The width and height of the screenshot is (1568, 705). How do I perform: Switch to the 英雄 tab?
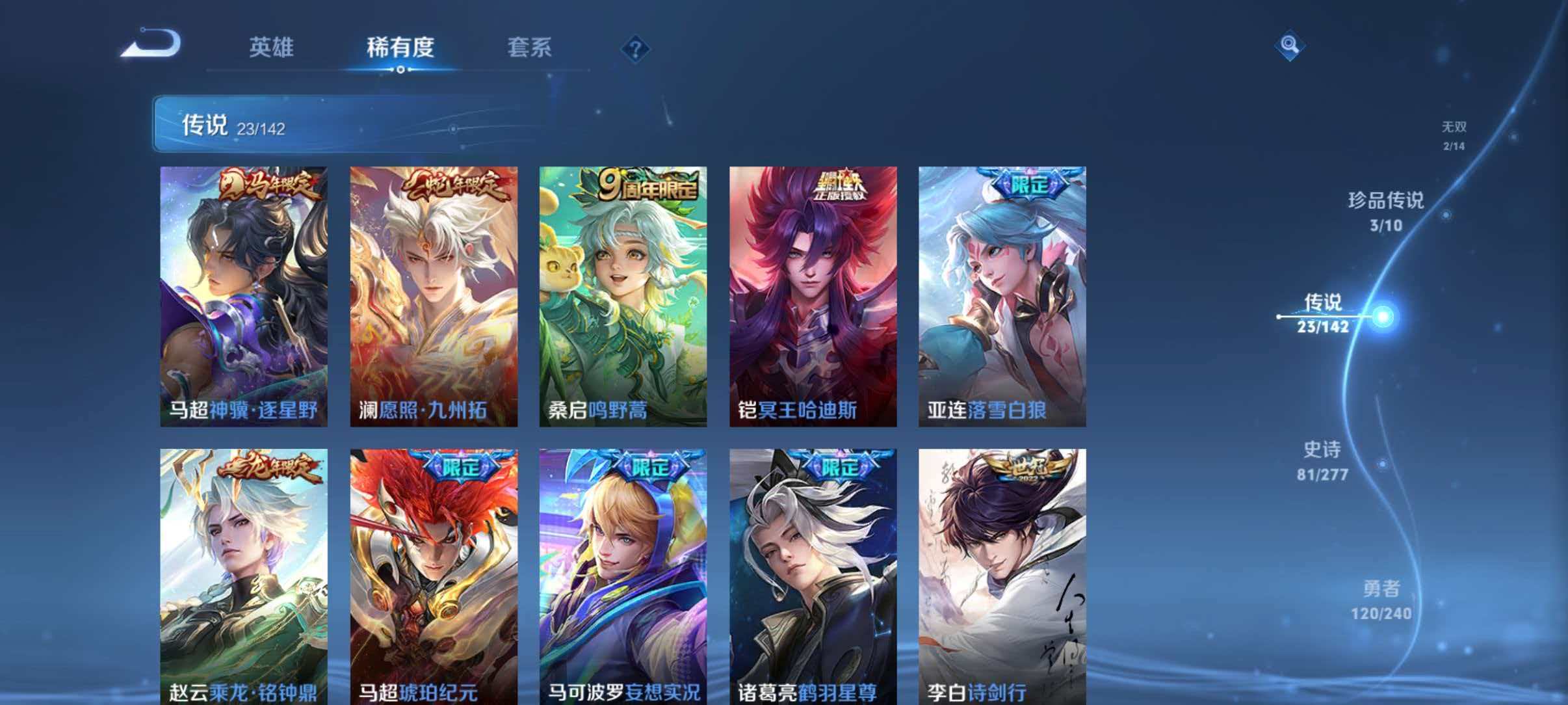tap(272, 47)
